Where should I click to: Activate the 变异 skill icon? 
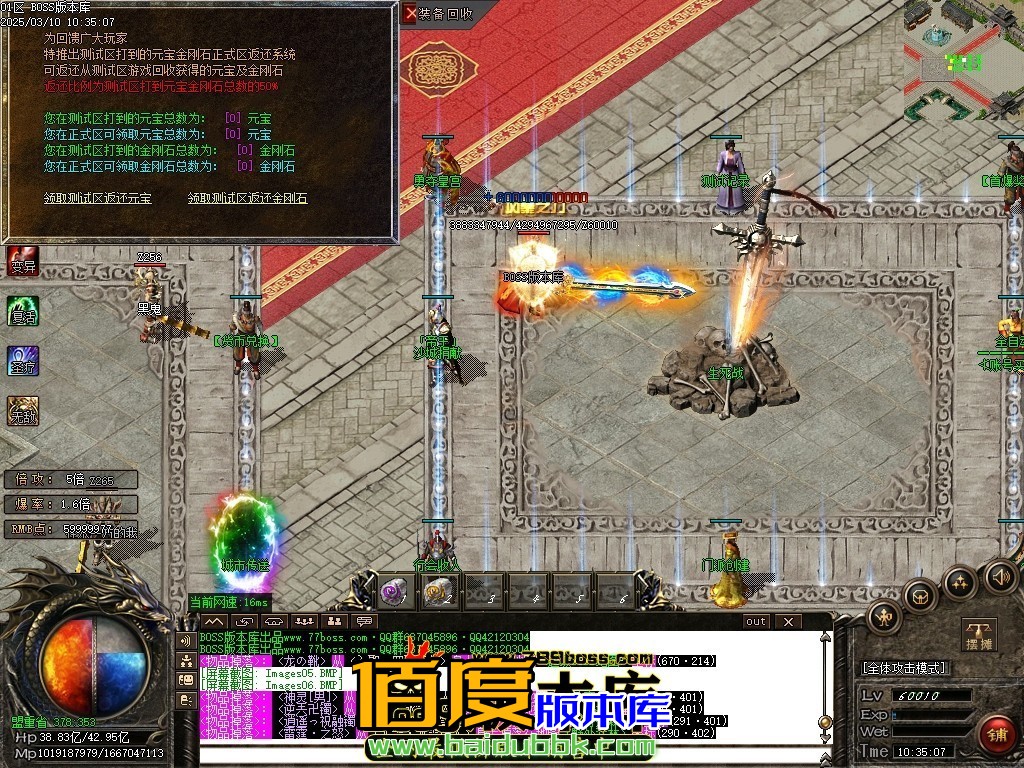[x=22, y=261]
